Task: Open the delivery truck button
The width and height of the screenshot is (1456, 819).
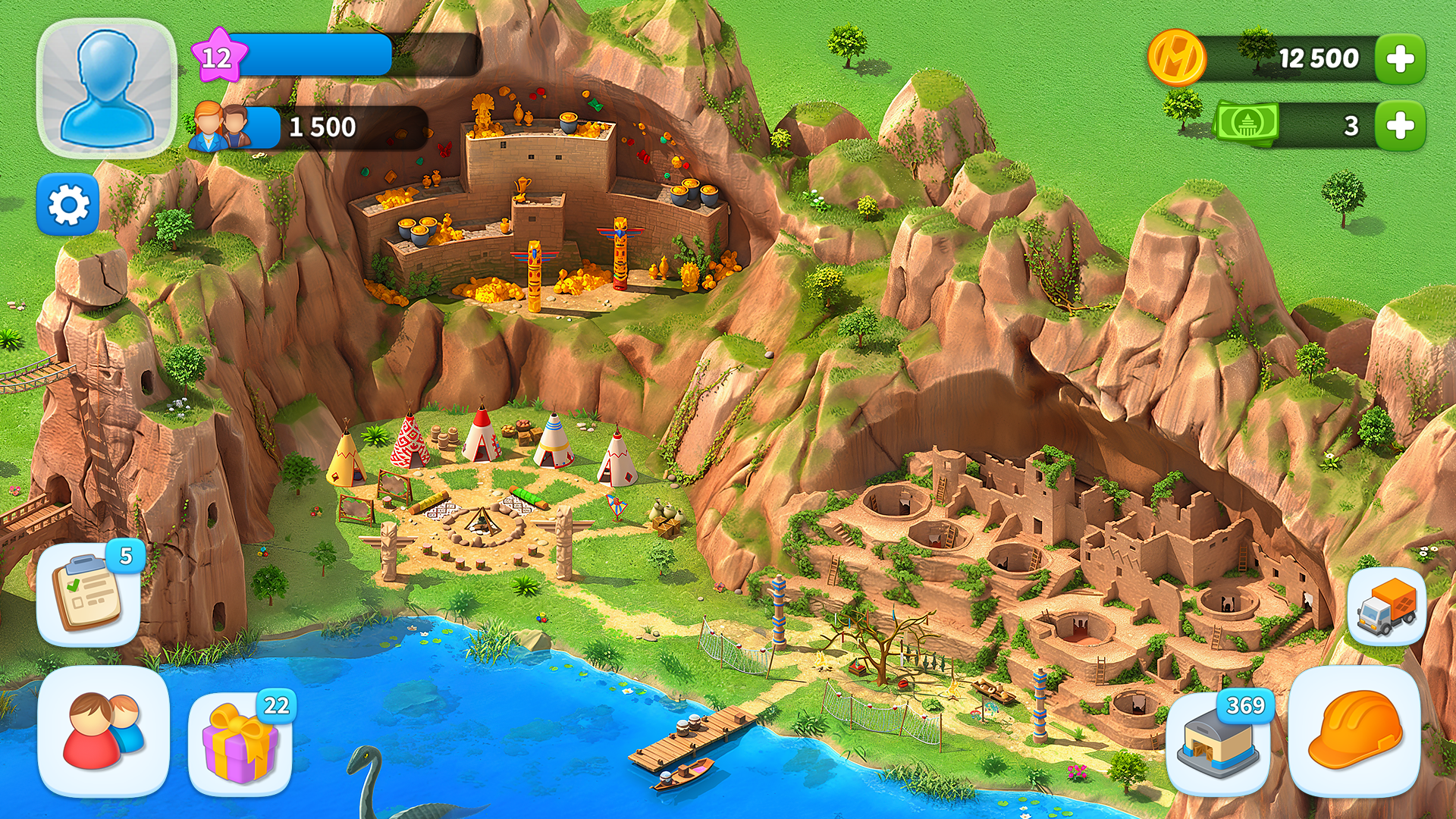Action: [1386, 606]
